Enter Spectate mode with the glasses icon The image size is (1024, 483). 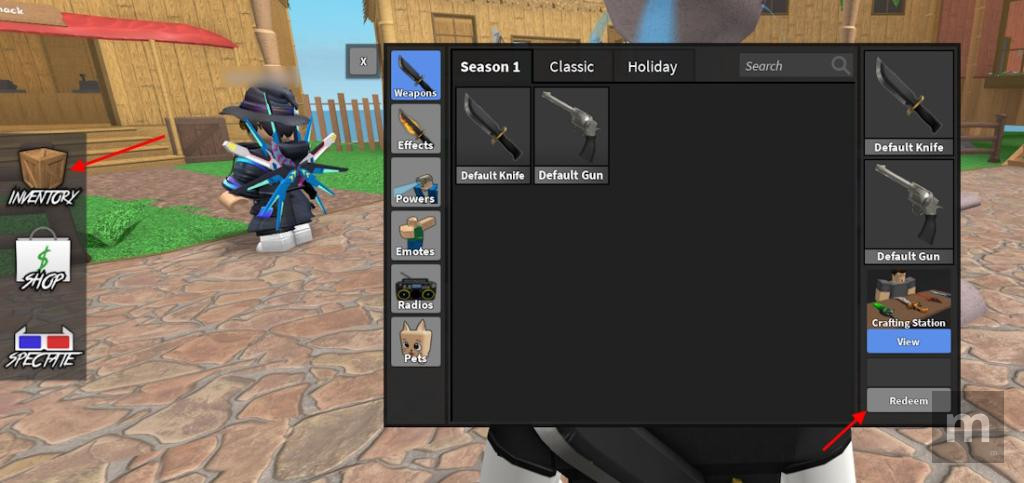[42, 345]
